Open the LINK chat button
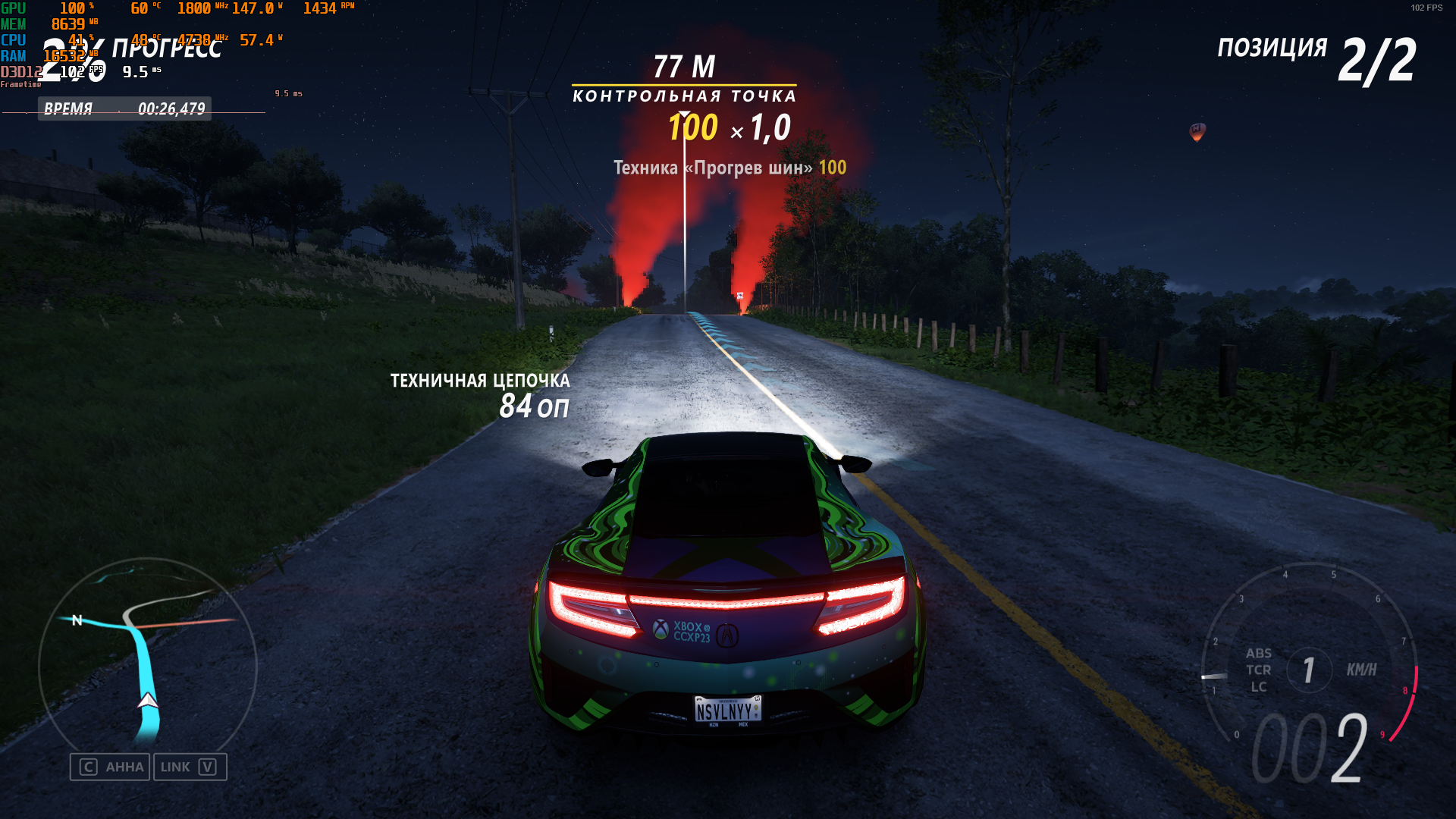 tap(190, 767)
